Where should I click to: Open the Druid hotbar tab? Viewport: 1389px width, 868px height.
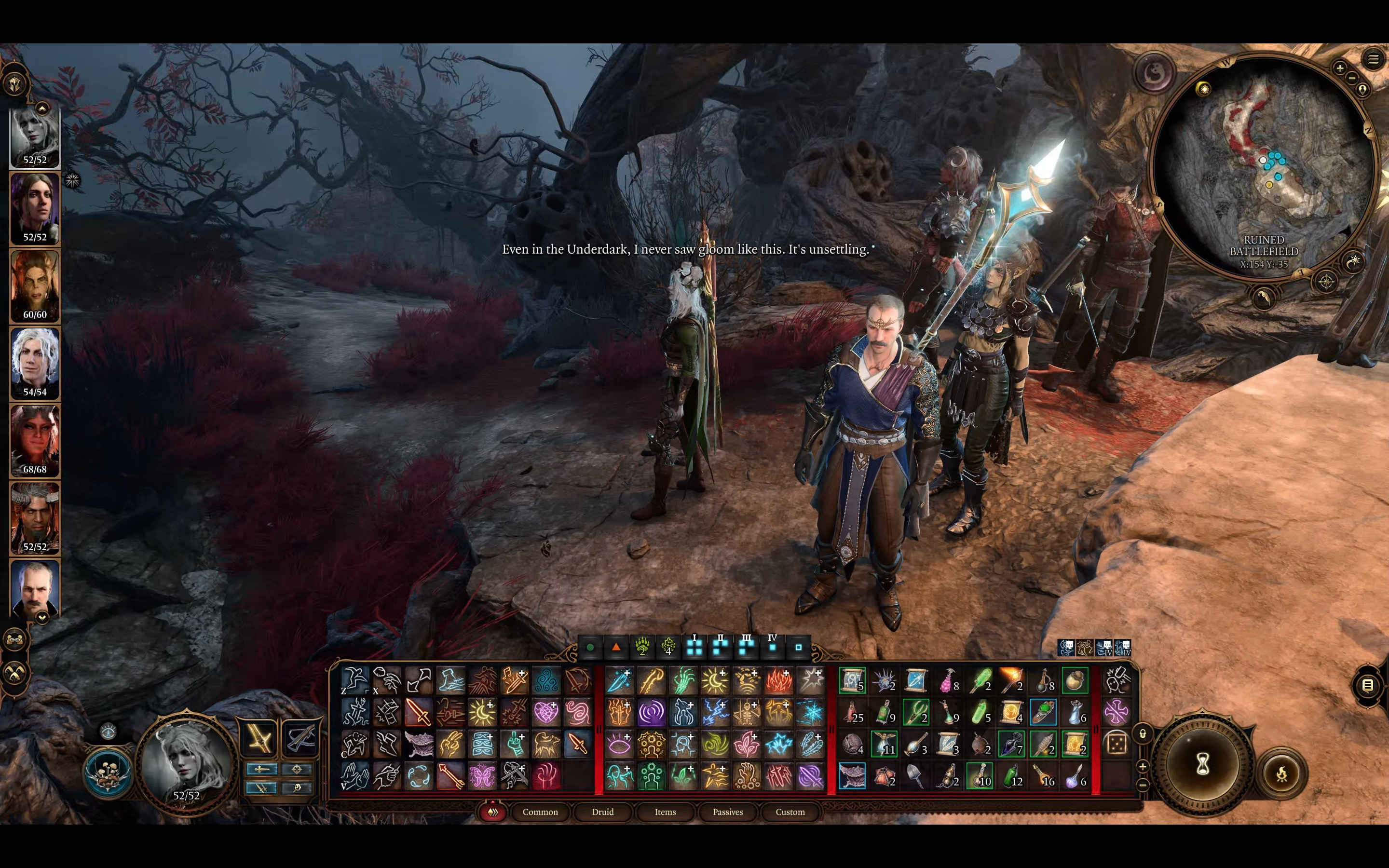603,812
